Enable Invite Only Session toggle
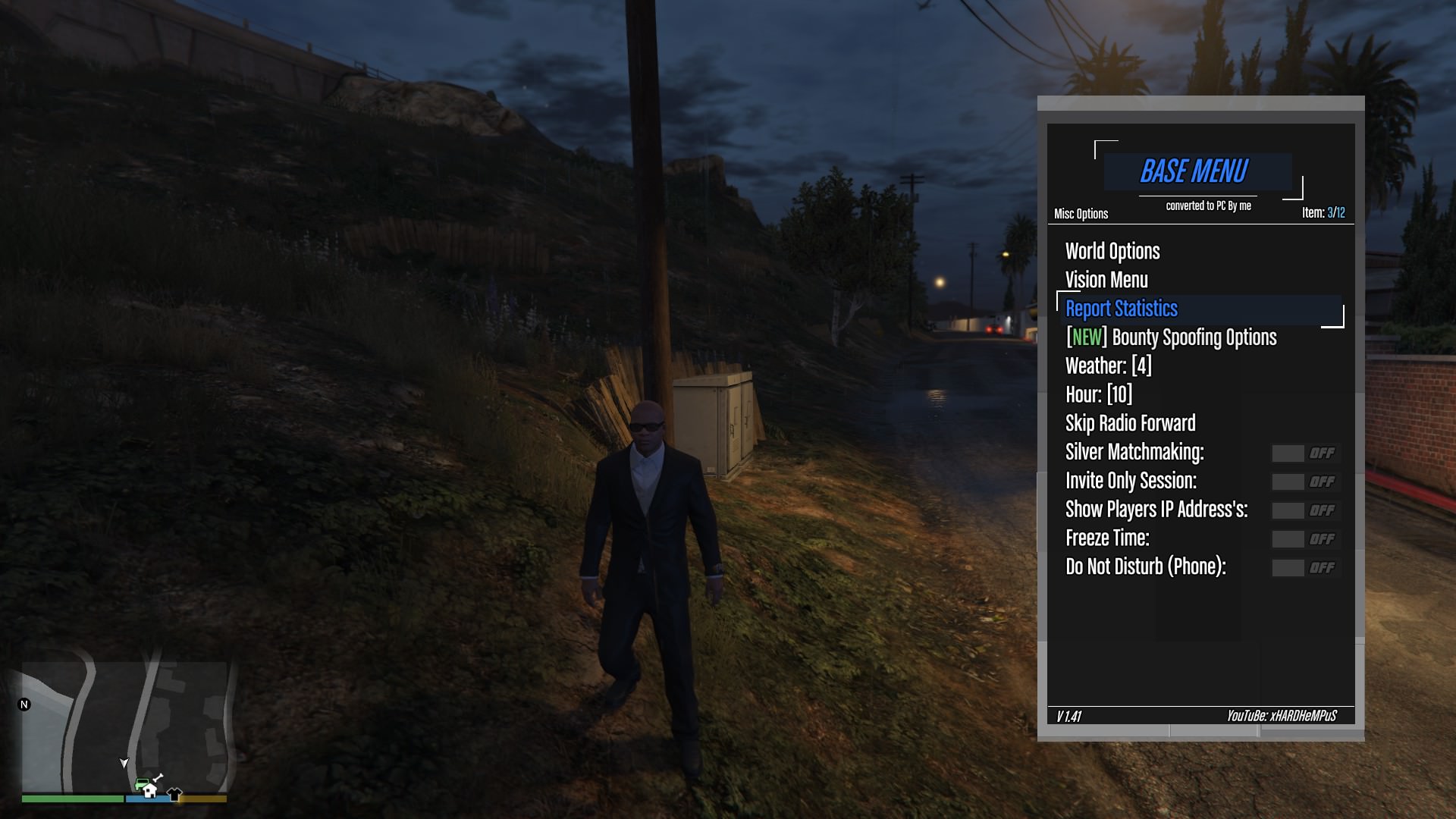This screenshot has height=819, width=1456. click(1305, 482)
